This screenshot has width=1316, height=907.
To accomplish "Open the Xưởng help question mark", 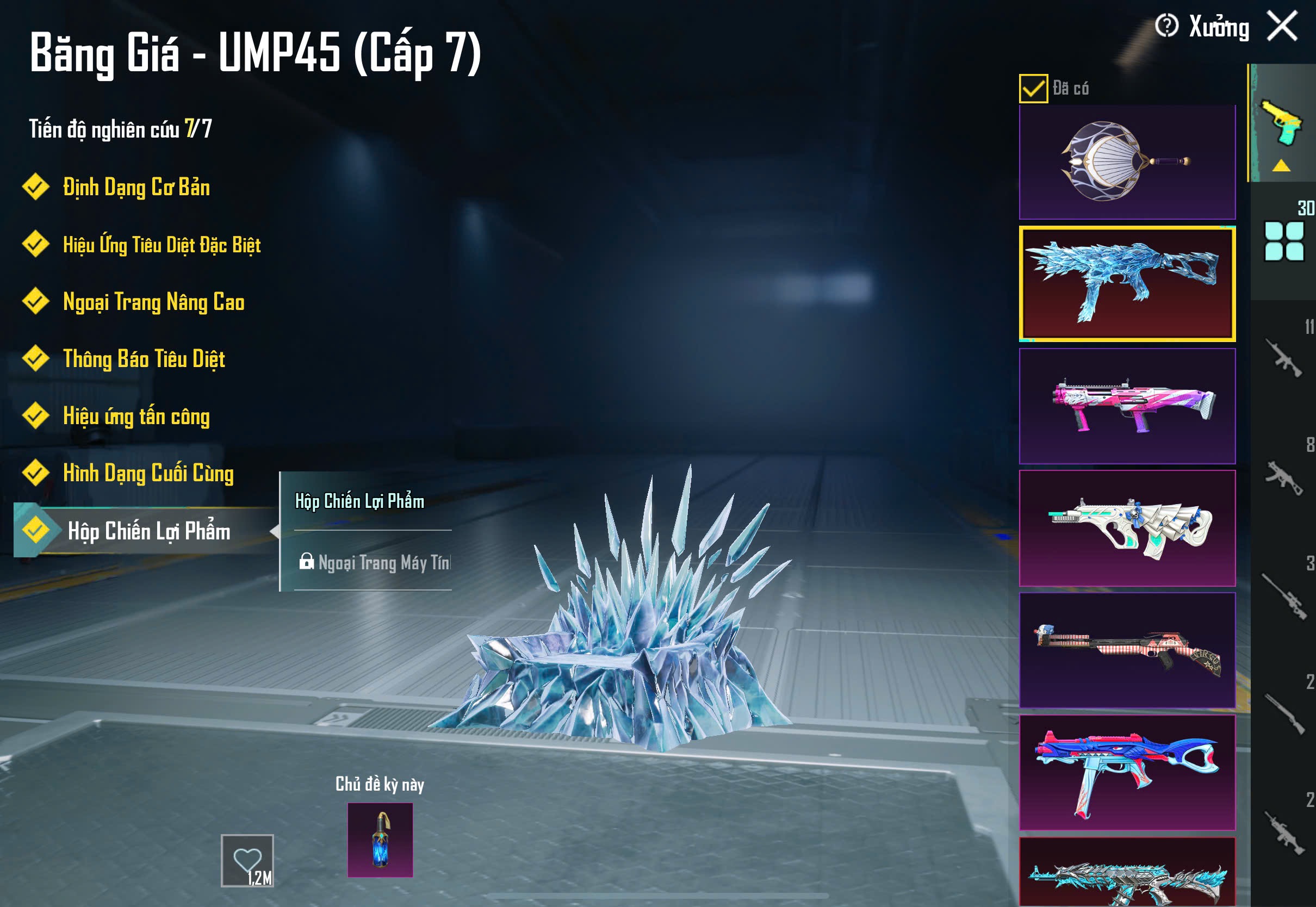I will click(x=1166, y=26).
